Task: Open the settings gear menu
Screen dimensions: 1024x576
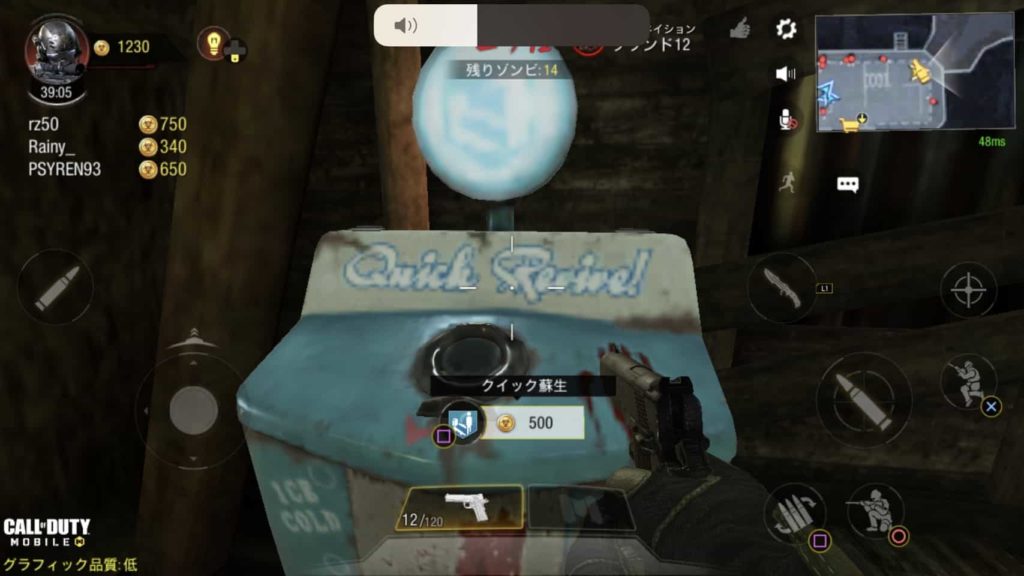Action: coord(786,29)
